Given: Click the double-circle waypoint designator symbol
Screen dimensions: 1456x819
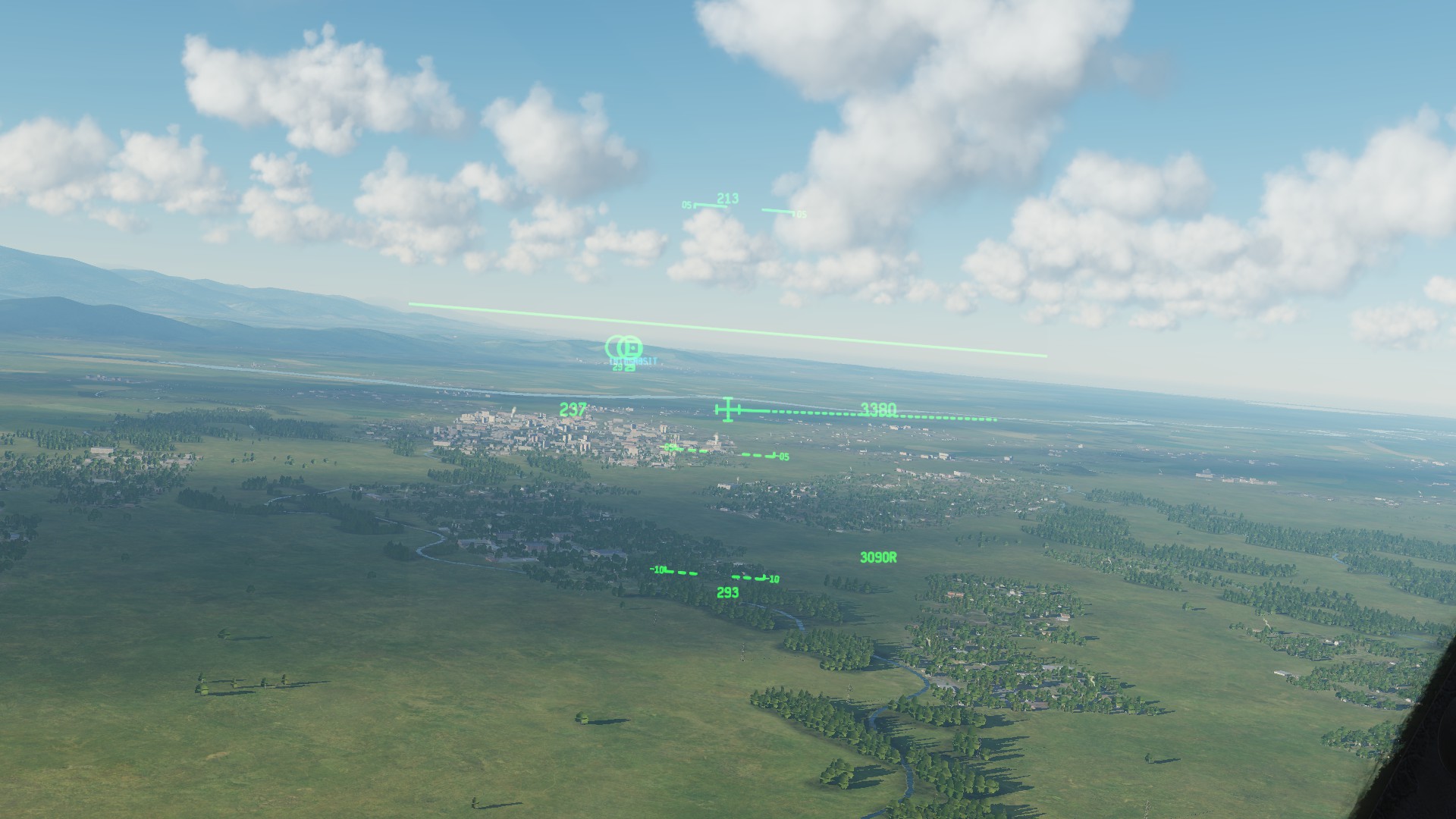Looking at the screenshot, I should (620, 348).
